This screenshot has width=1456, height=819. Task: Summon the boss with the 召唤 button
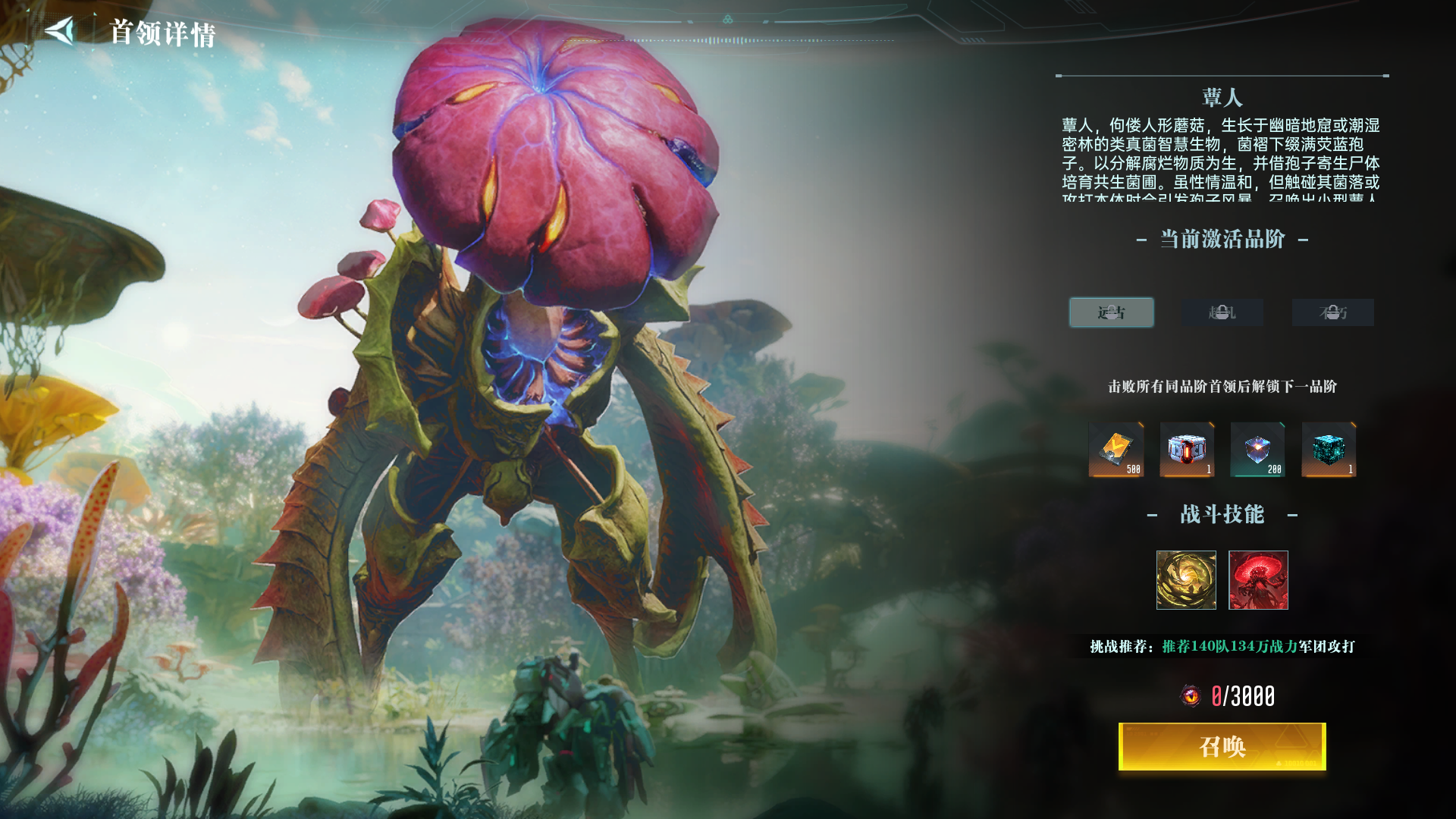tap(1222, 747)
